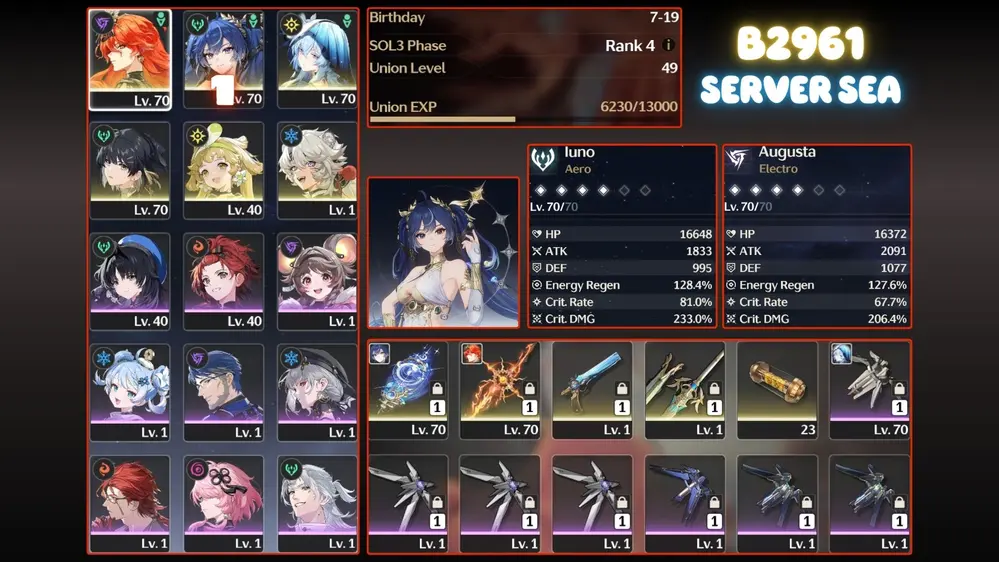Click the info icon beside Rank 4
The height and width of the screenshot is (562, 999).
(669, 45)
